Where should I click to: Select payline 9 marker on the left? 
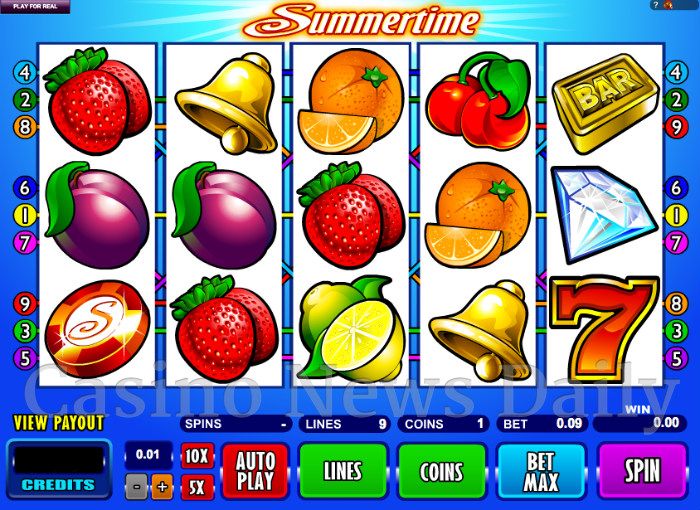click(x=24, y=302)
